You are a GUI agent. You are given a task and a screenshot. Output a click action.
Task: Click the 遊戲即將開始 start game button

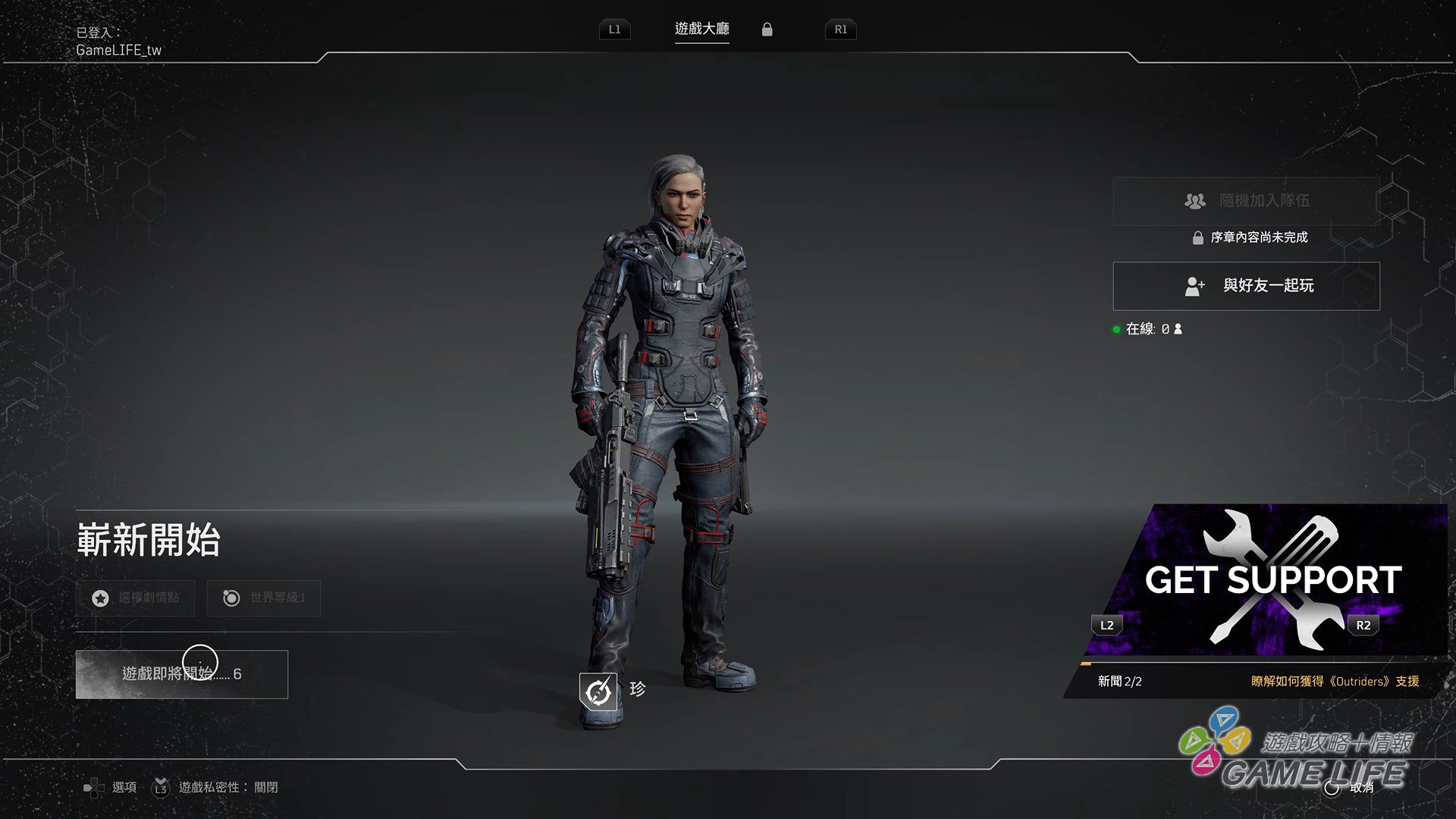pos(181,674)
